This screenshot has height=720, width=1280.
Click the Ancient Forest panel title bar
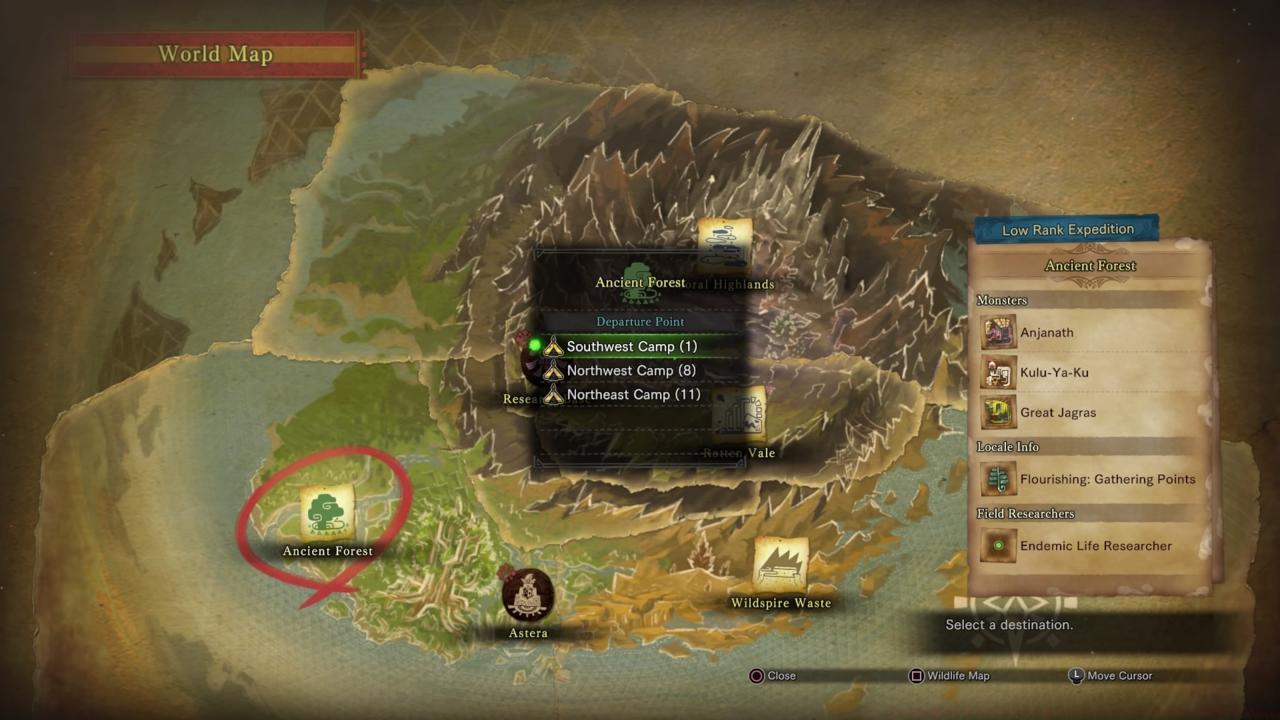tap(1089, 266)
